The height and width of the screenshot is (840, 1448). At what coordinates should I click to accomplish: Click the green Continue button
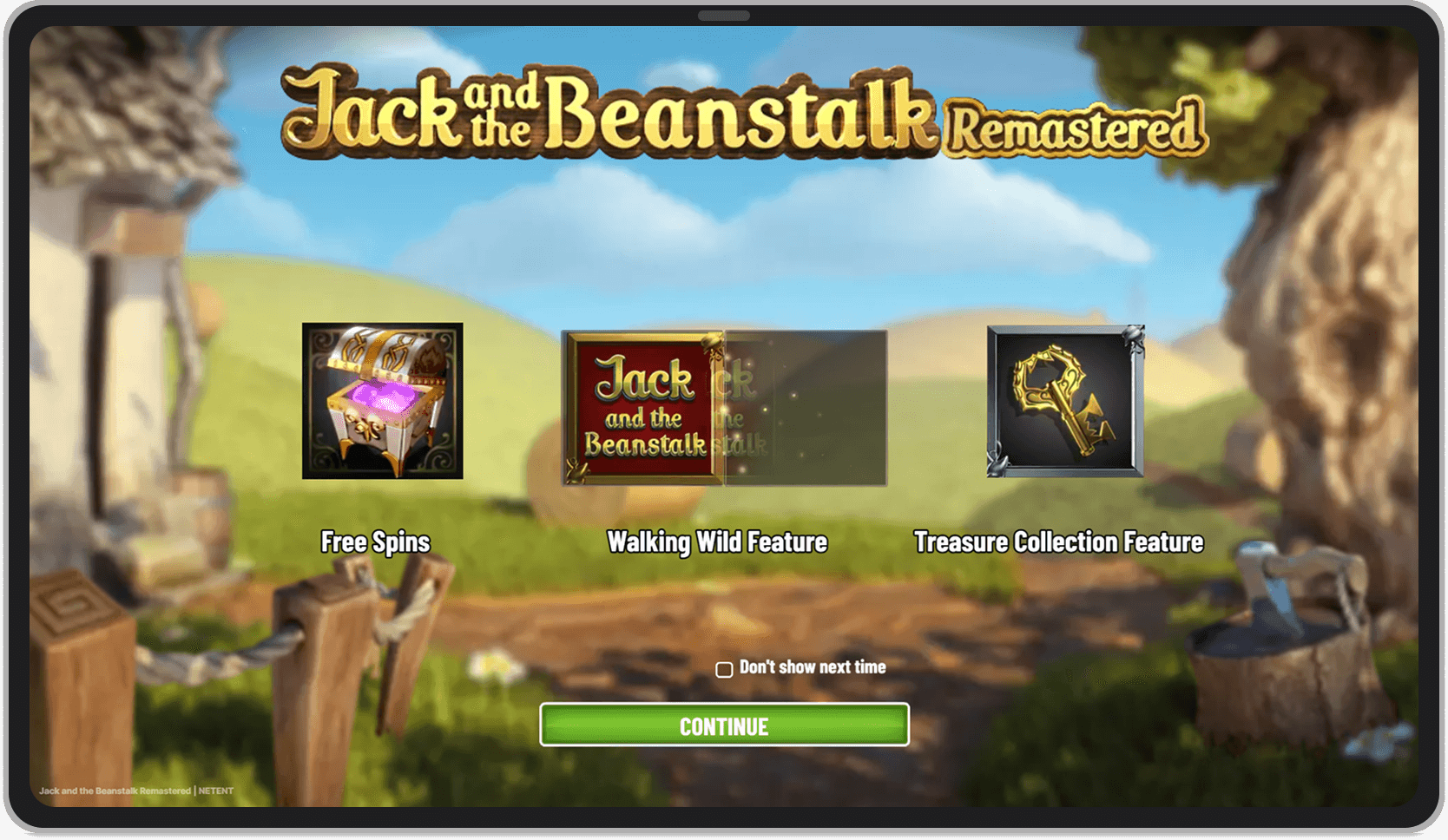[724, 725]
